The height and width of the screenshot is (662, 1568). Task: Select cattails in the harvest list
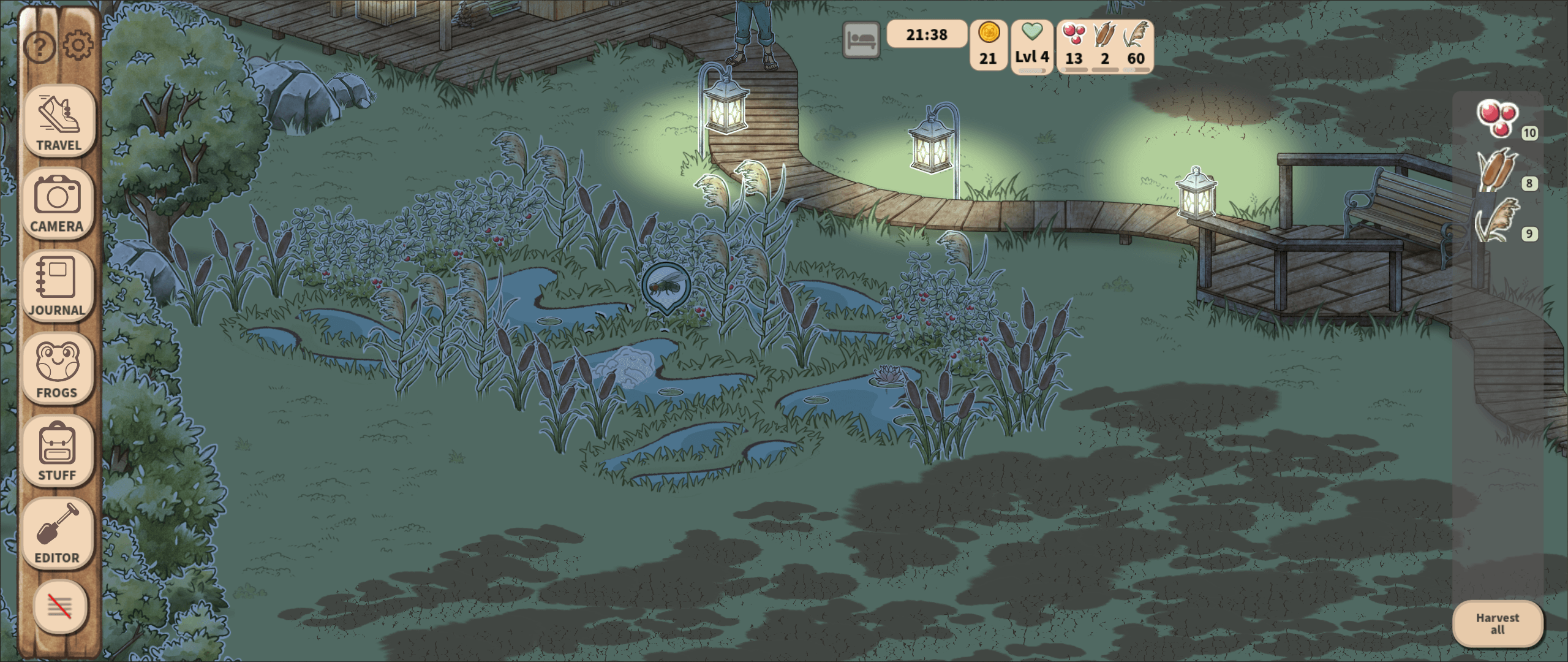tap(1498, 170)
